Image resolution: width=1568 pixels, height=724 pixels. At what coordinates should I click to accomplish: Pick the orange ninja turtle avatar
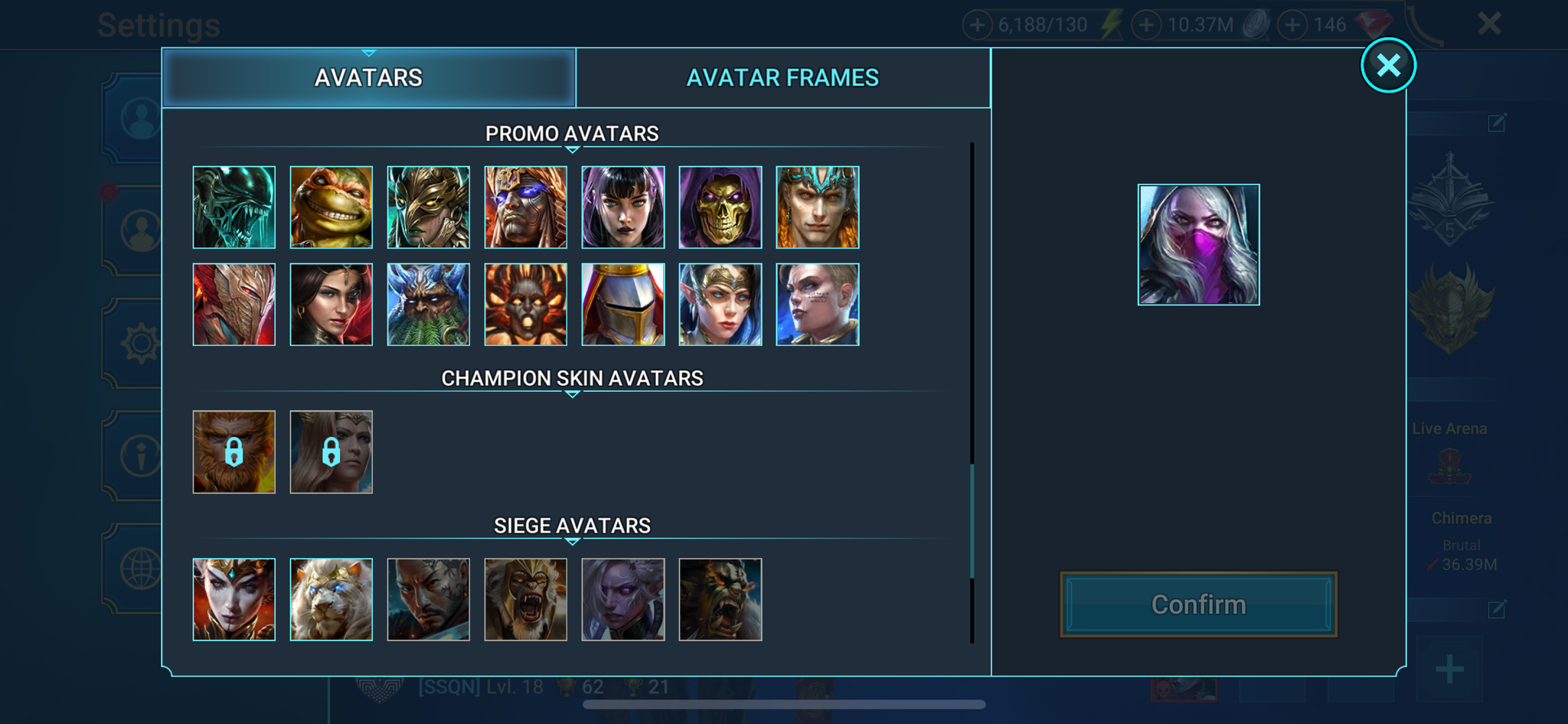pyautogui.click(x=332, y=207)
